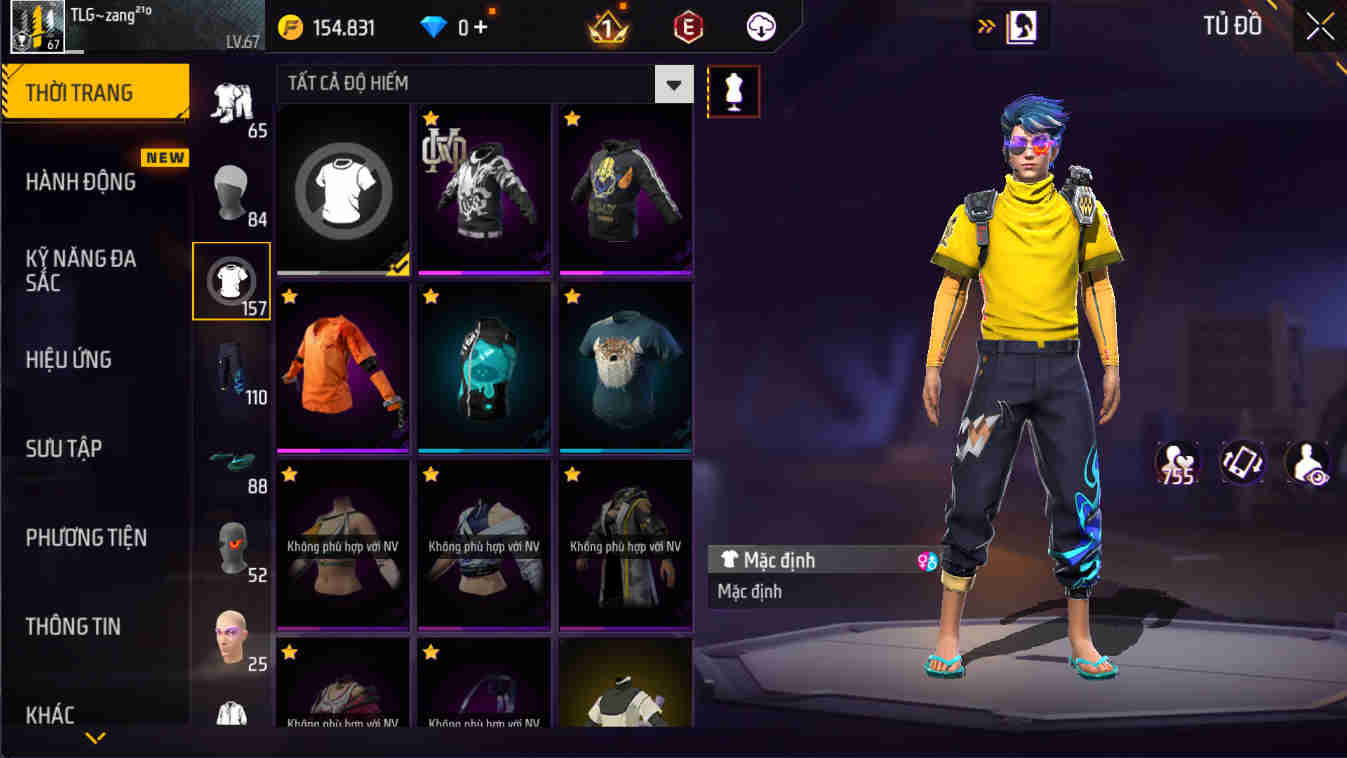Select the mask category icon showing 52

point(232,550)
